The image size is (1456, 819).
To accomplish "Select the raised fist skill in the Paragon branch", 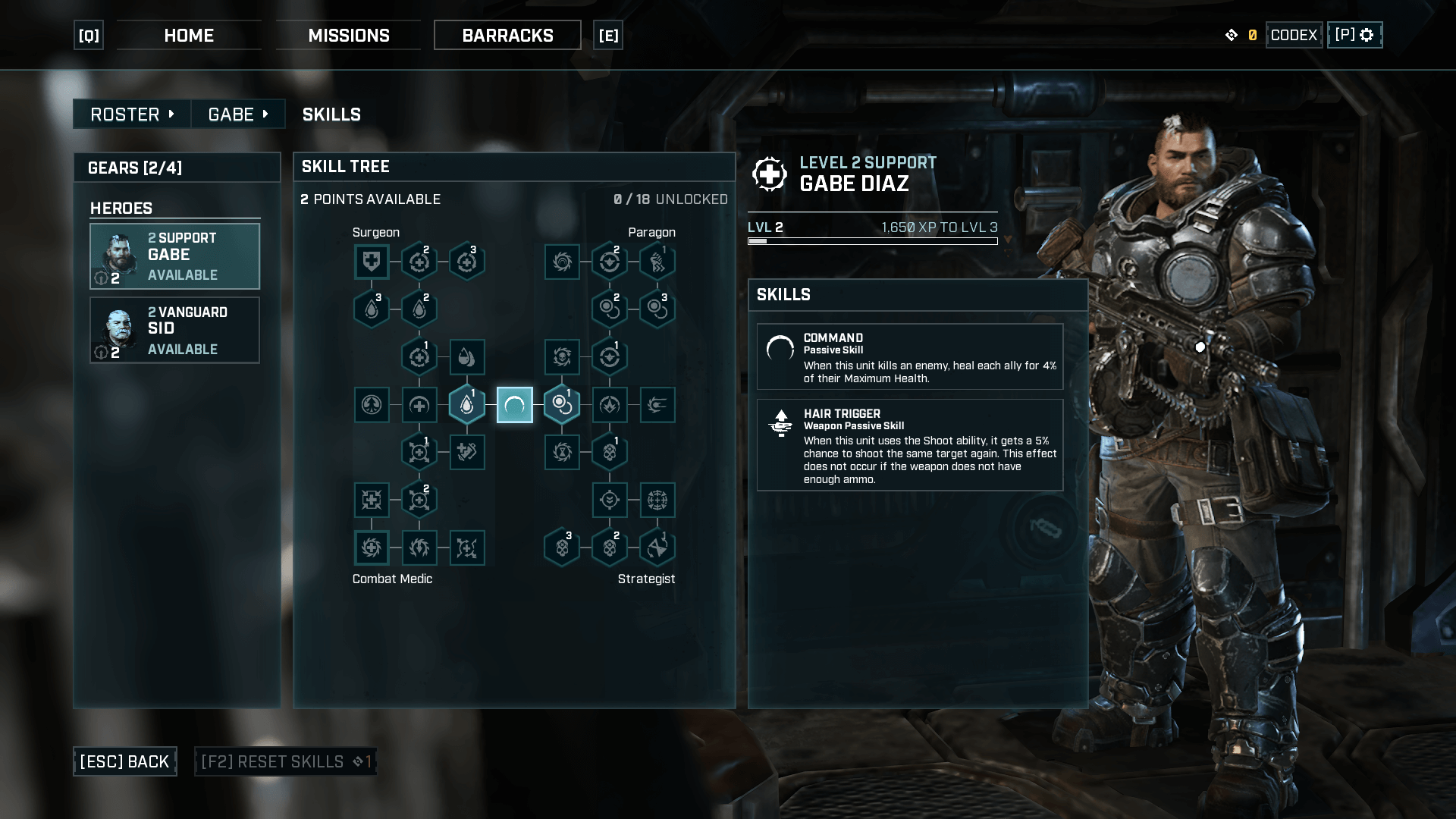I will [657, 261].
